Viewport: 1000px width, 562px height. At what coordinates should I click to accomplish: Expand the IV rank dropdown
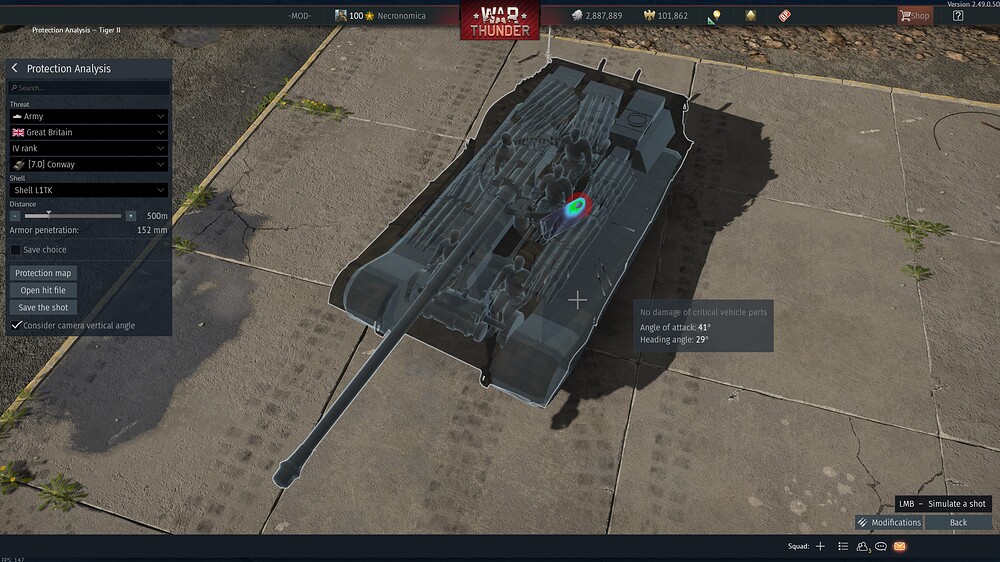[88, 148]
